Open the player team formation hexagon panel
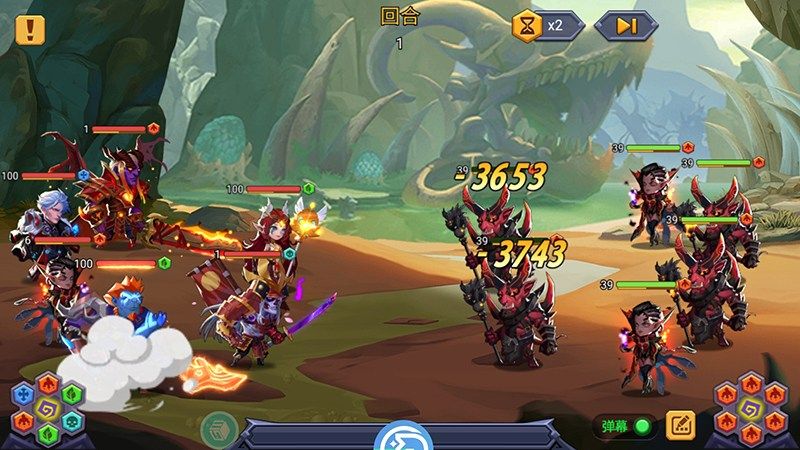800x450 pixels. (46, 410)
